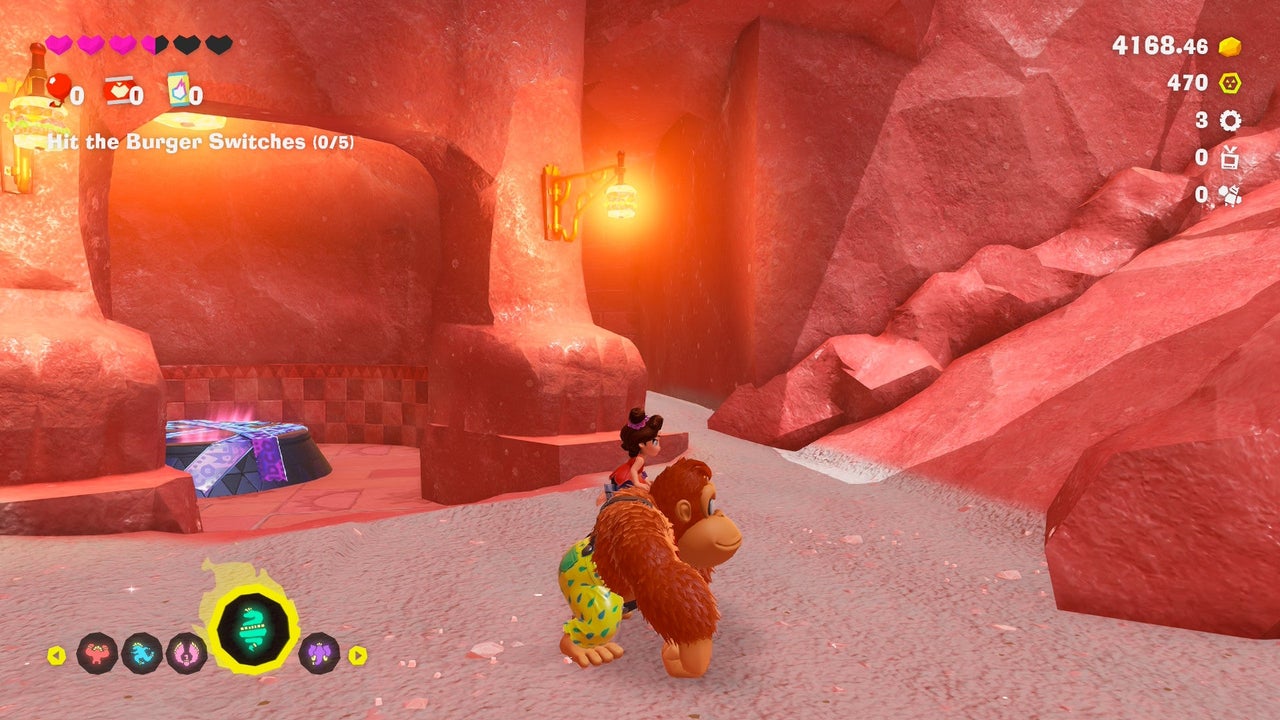The image size is (1280, 720).
Task: Pick the purple Elephant Bananza icon
Action: tap(318, 653)
